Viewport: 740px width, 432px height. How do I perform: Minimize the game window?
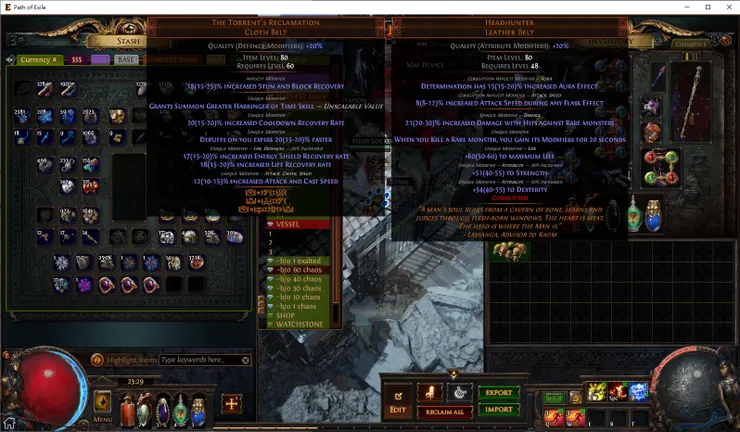pyautogui.click(x=686, y=7)
